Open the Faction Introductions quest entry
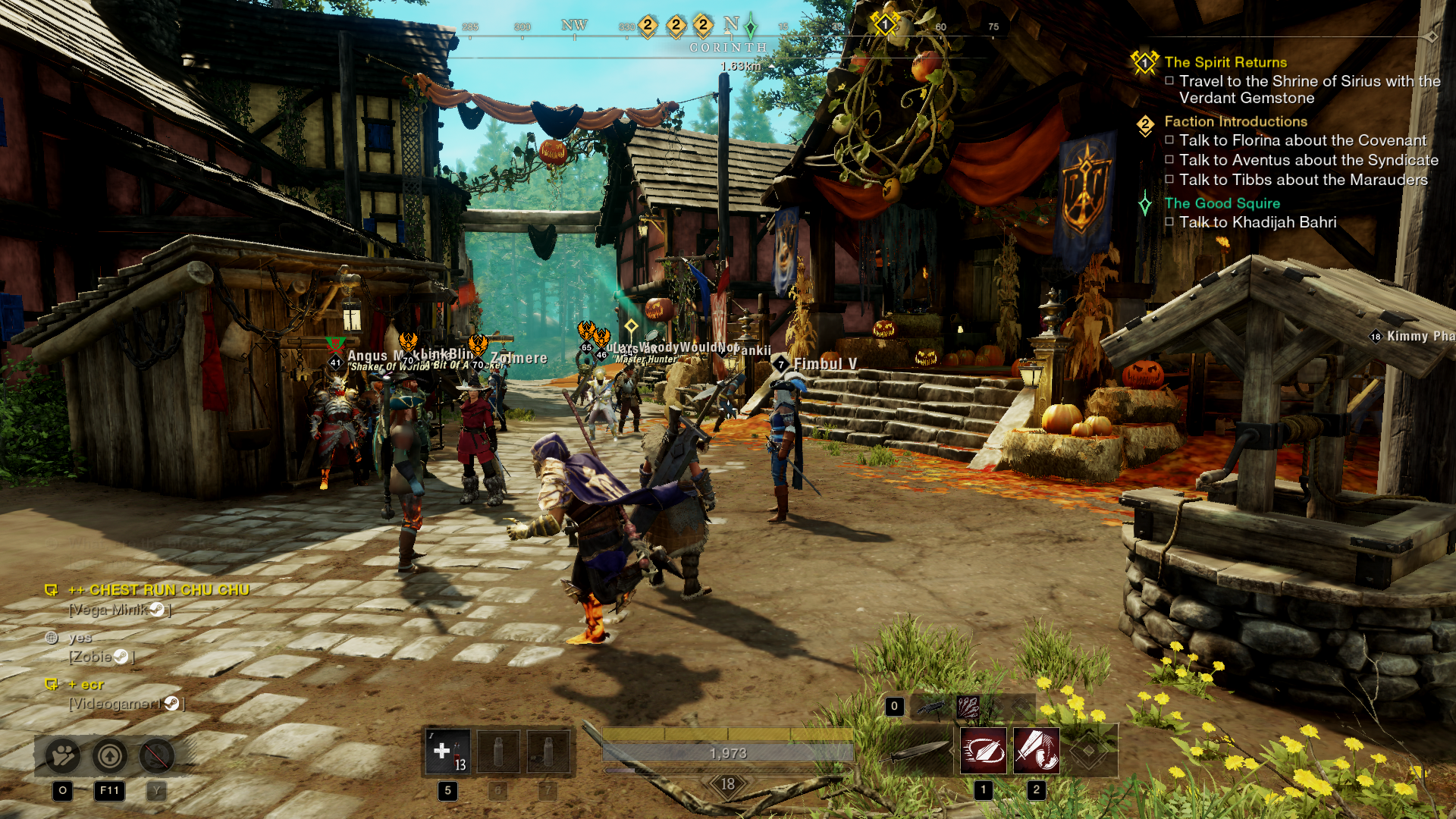The width and height of the screenshot is (1456, 819). [1235, 121]
